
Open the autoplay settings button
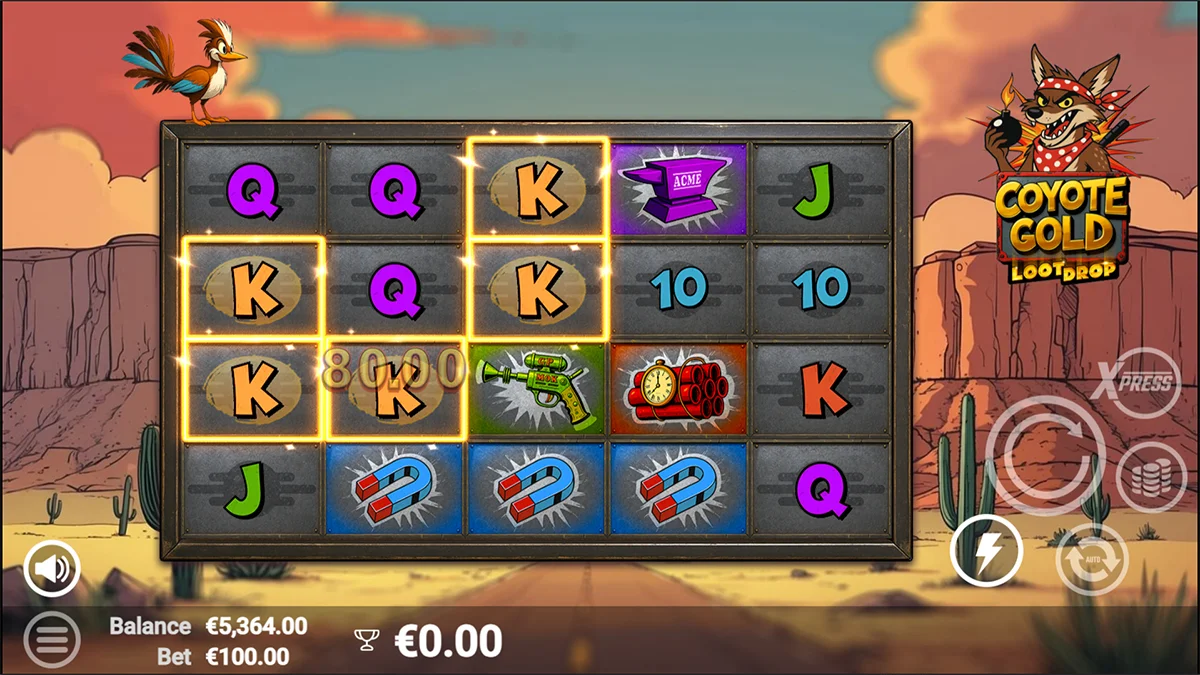(x=1091, y=558)
